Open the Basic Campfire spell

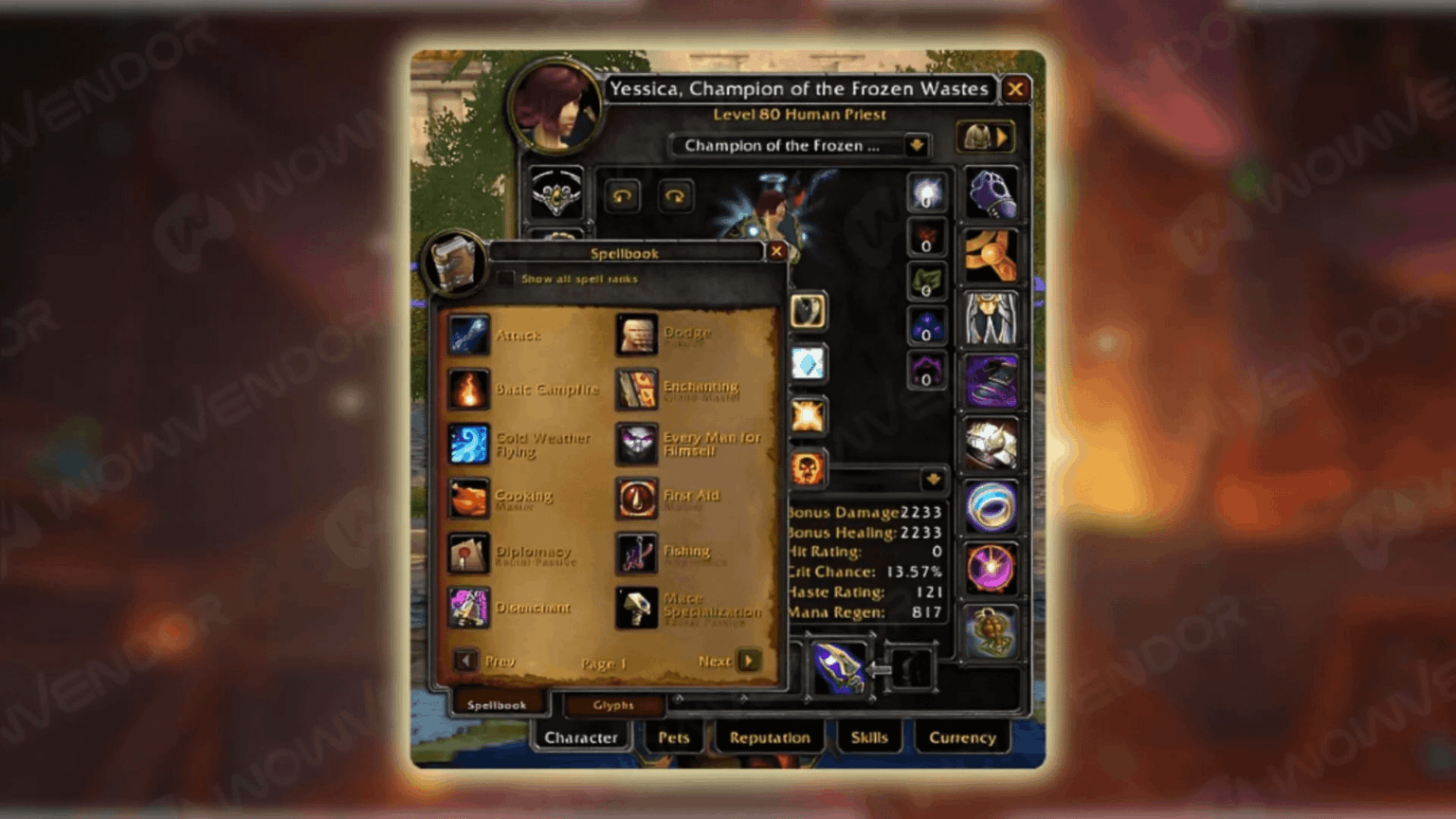tap(469, 390)
